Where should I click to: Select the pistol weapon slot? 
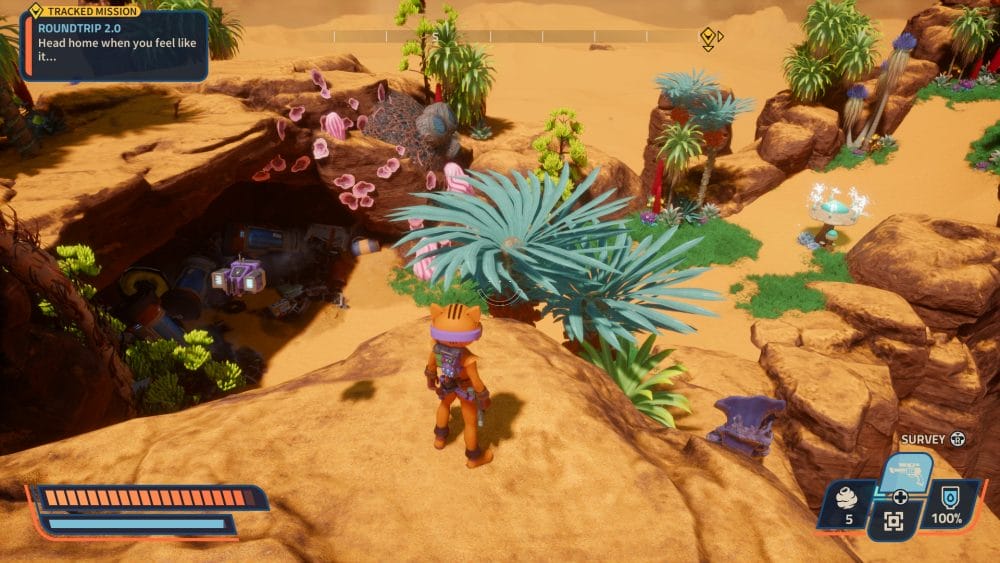pyautogui.click(x=906, y=471)
